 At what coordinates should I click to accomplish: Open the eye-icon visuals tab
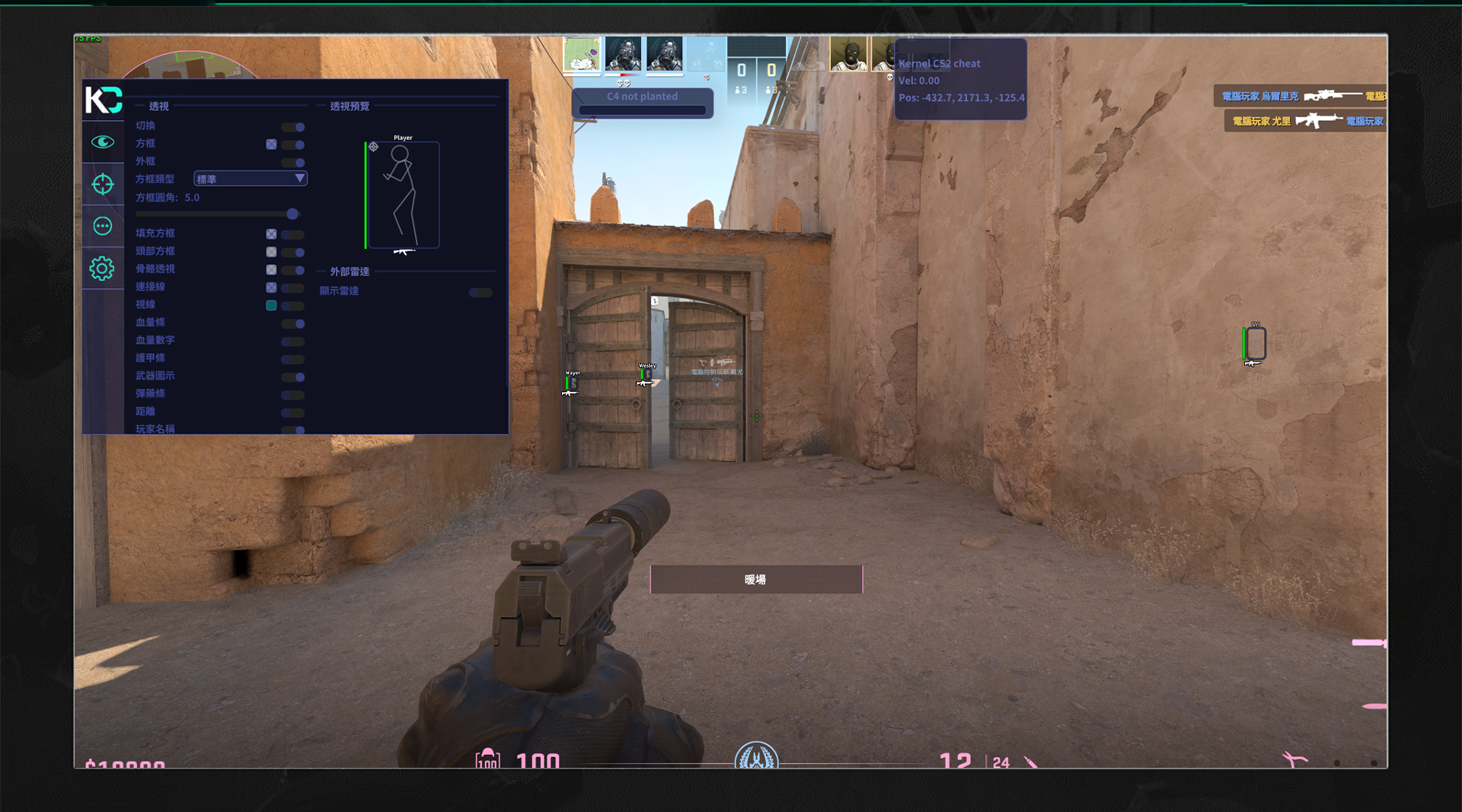click(103, 142)
